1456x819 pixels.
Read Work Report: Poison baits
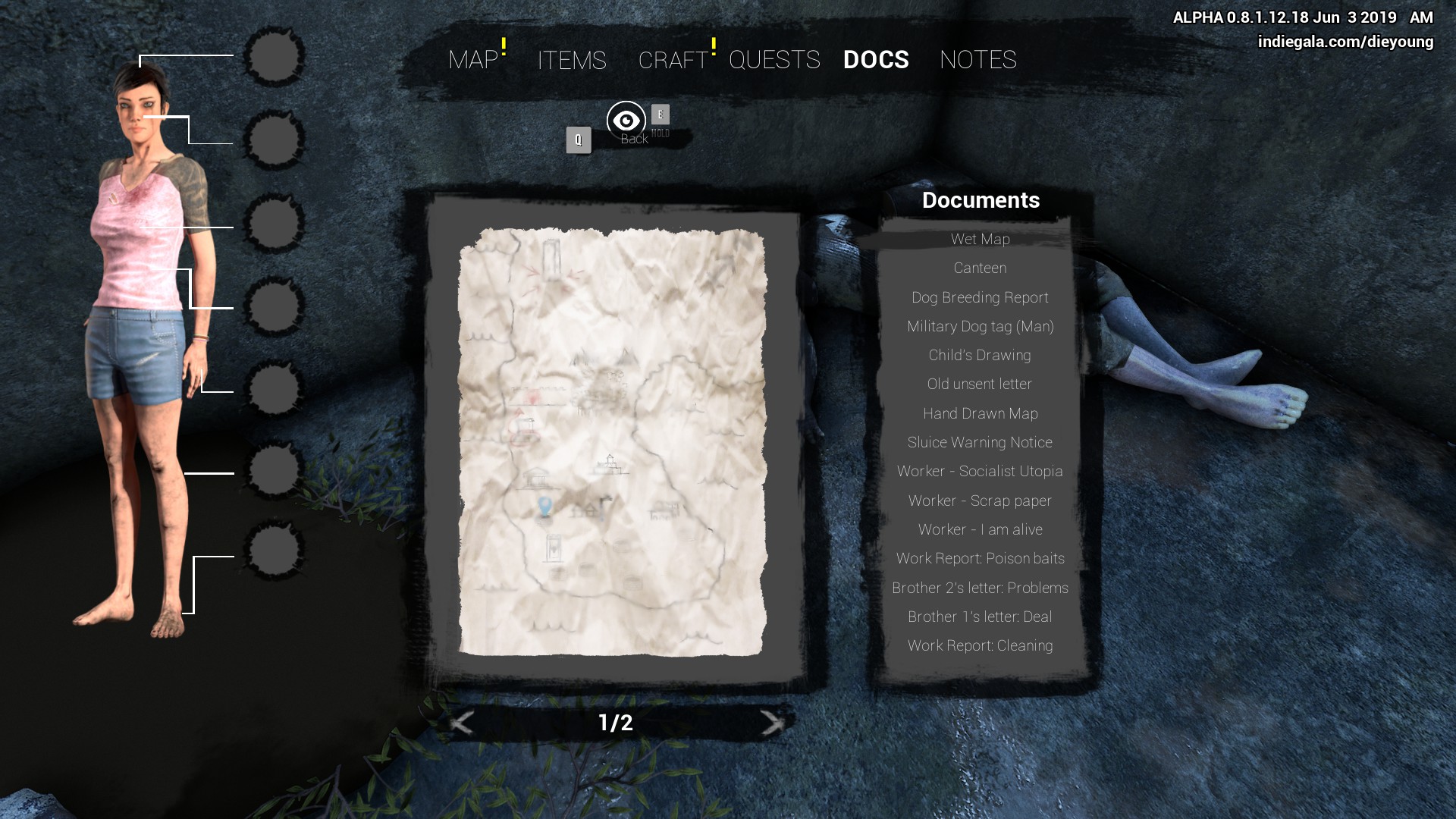(x=980, y=559)
